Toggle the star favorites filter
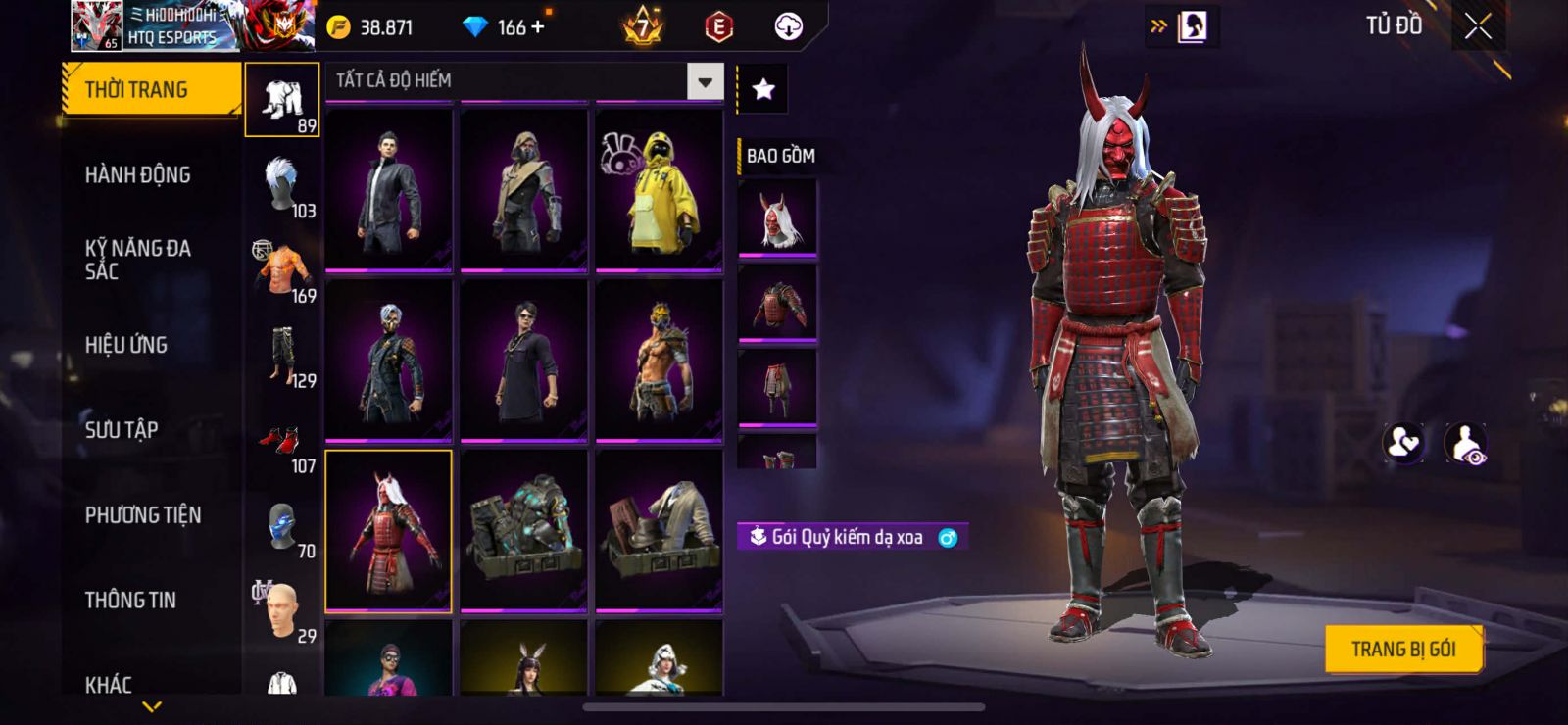 [763, 90]
